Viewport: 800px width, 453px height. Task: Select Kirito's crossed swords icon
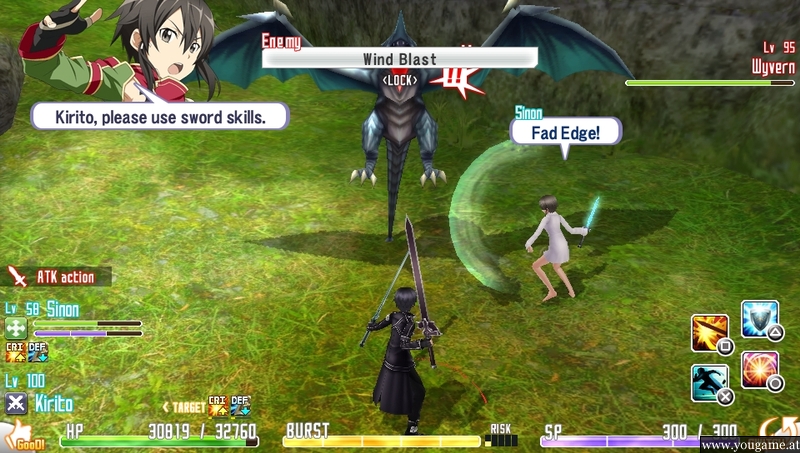coord(16,403)
